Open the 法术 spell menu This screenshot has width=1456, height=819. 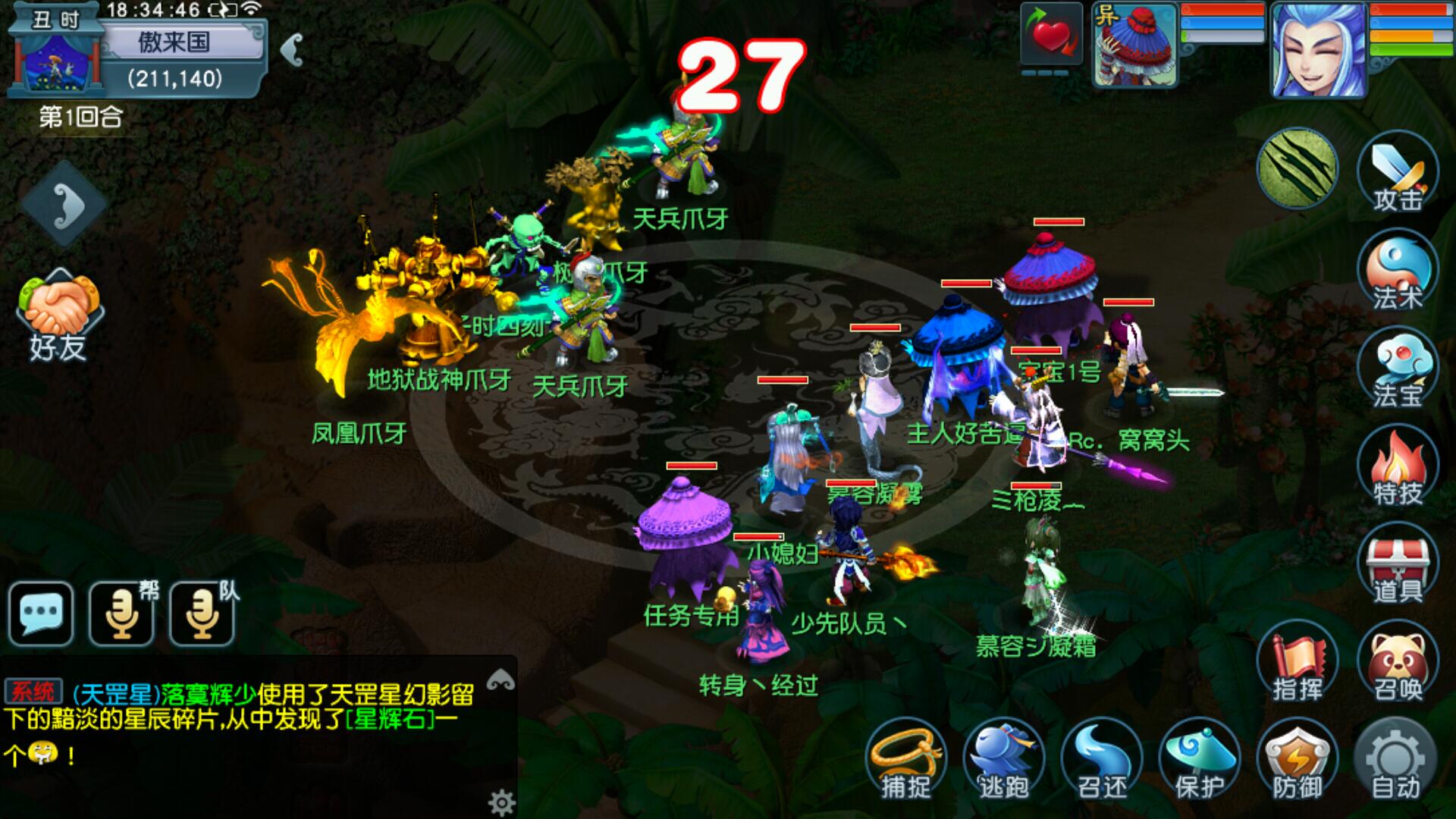1397,270
